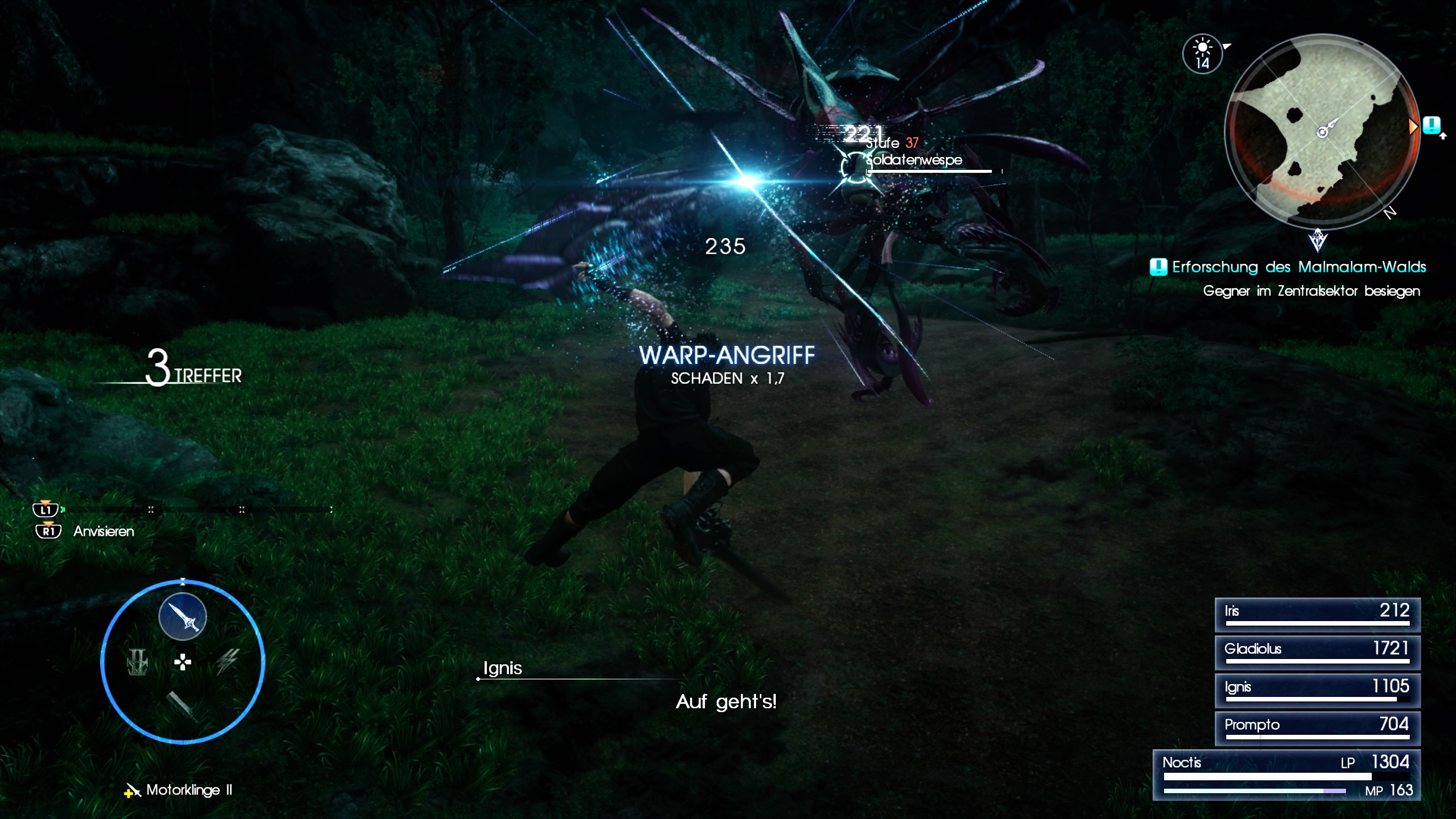
Task: Select the sword icon in the weapon wheel
Action: click(x=182, y=616)
